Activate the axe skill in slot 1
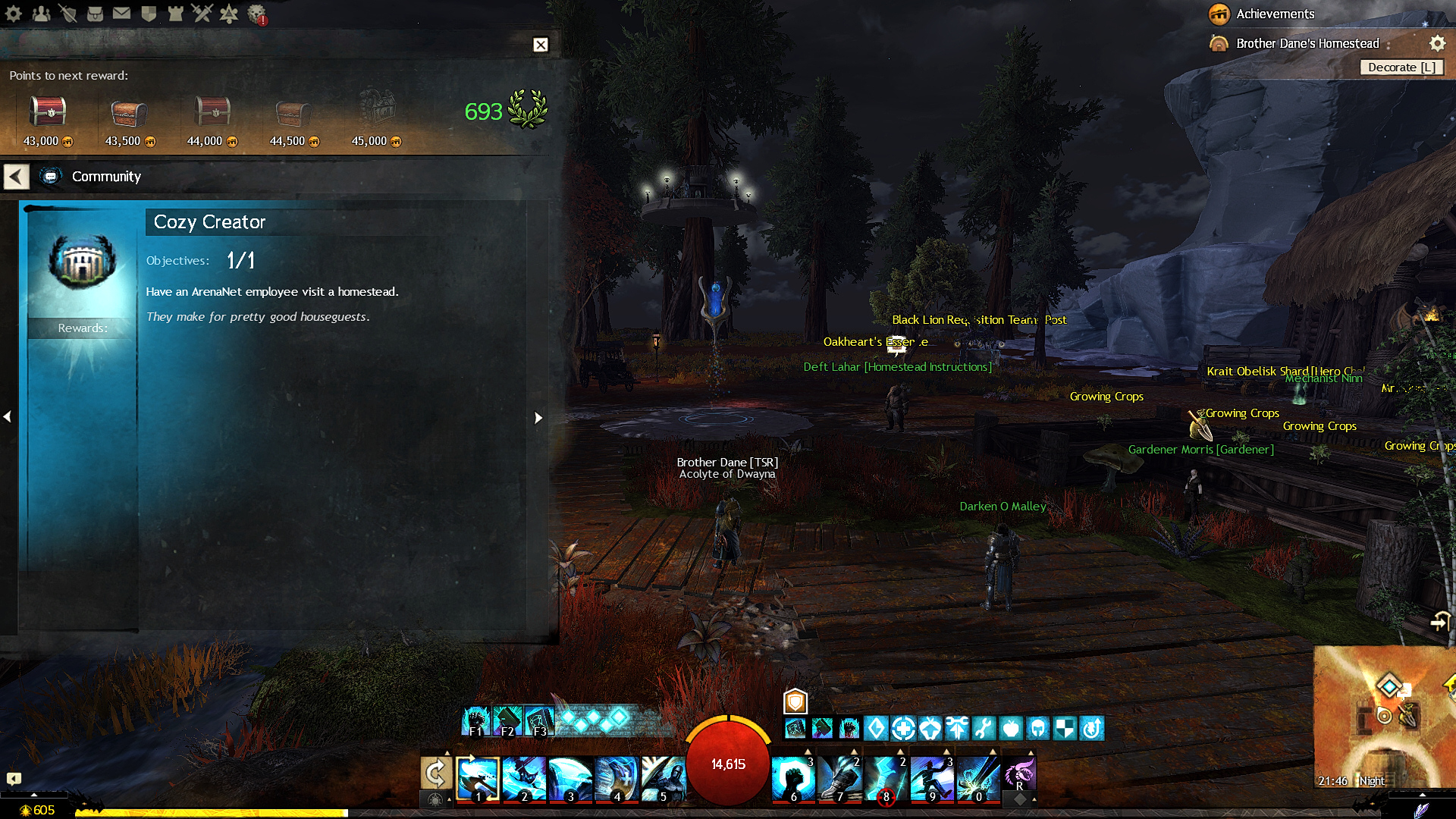1456x819 pixels. coord(478,778)
